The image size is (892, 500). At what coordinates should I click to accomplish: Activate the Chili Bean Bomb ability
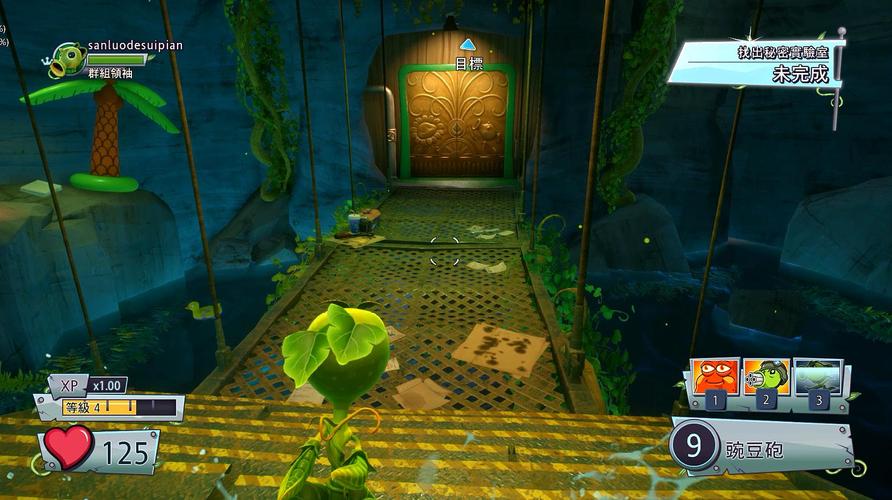tap(714, 379)
